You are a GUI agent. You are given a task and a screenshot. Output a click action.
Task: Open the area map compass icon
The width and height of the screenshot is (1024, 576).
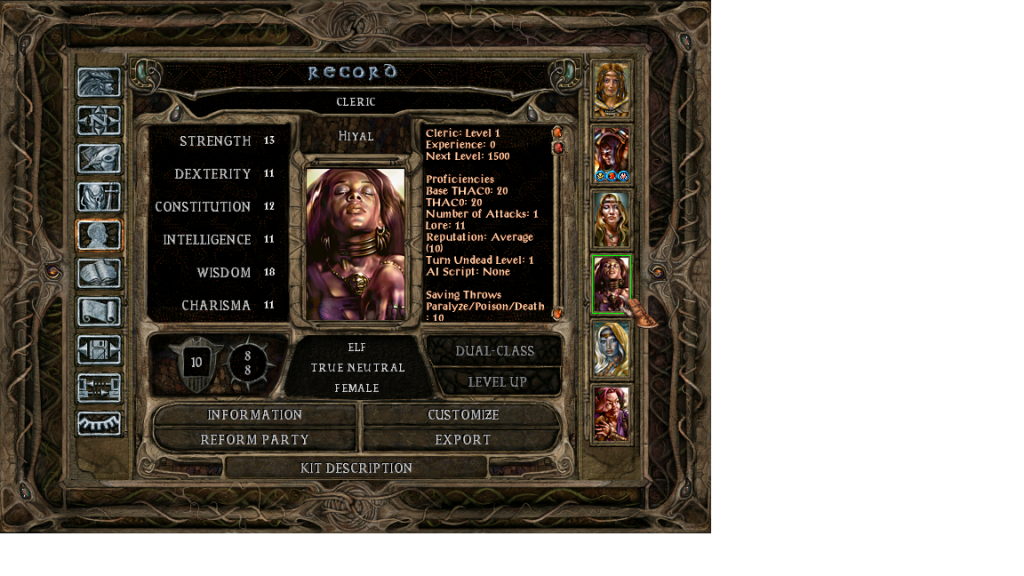(99, 120)
